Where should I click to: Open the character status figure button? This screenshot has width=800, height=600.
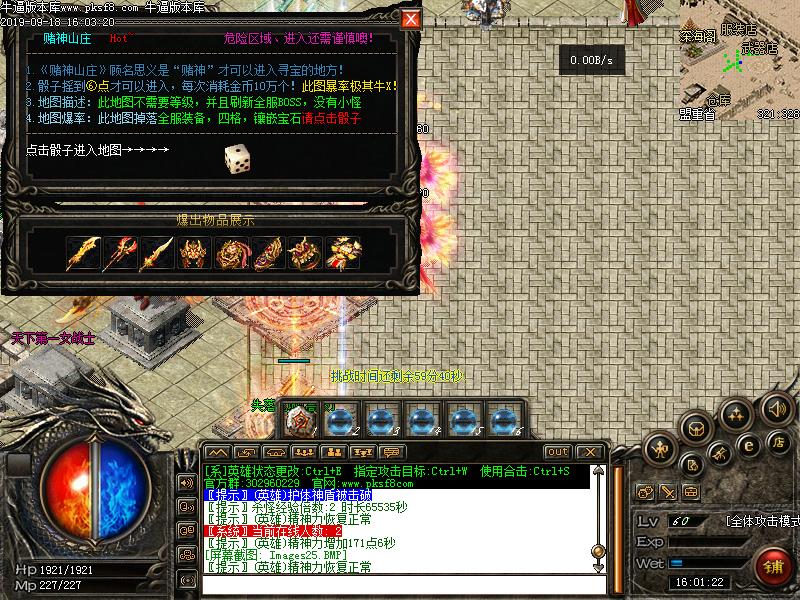click(x=659, y=450)
